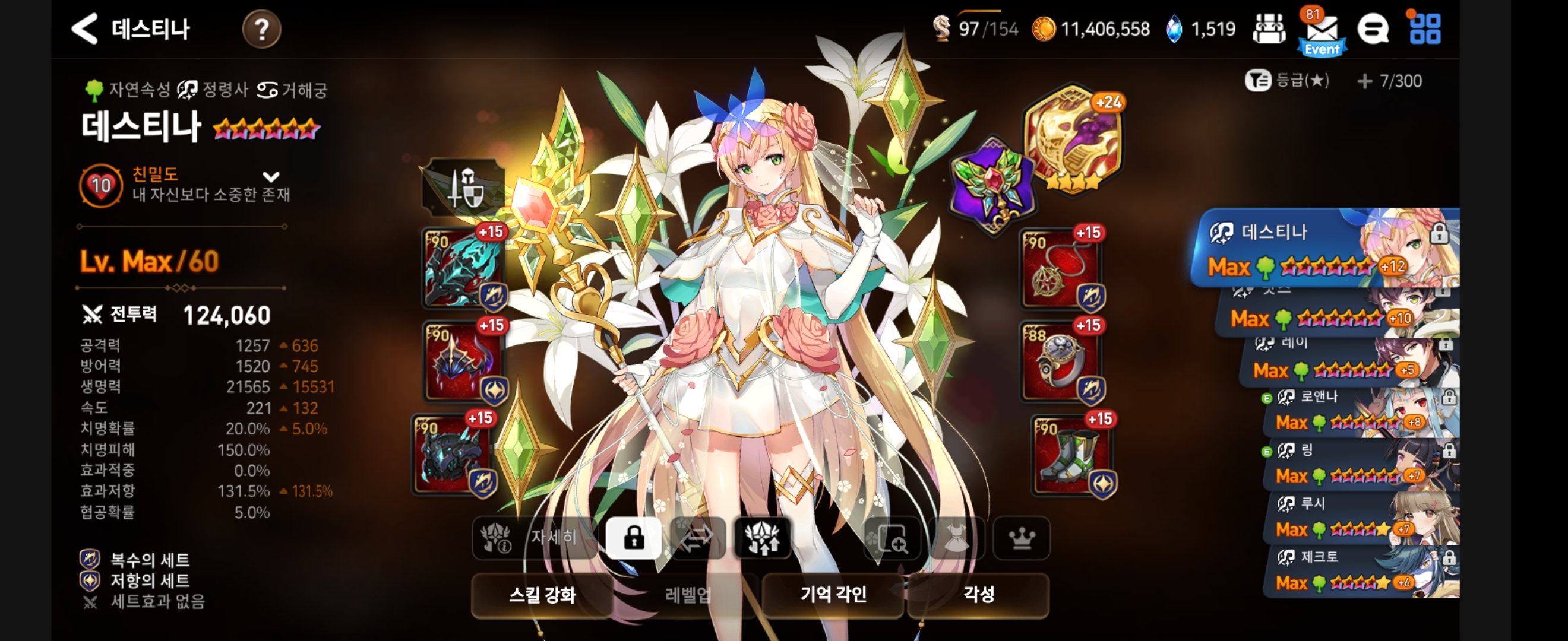The width and height of the screenshot is (1568, 641).
Task: Open the 각성 awakening menu
Action: click(978, 594)
